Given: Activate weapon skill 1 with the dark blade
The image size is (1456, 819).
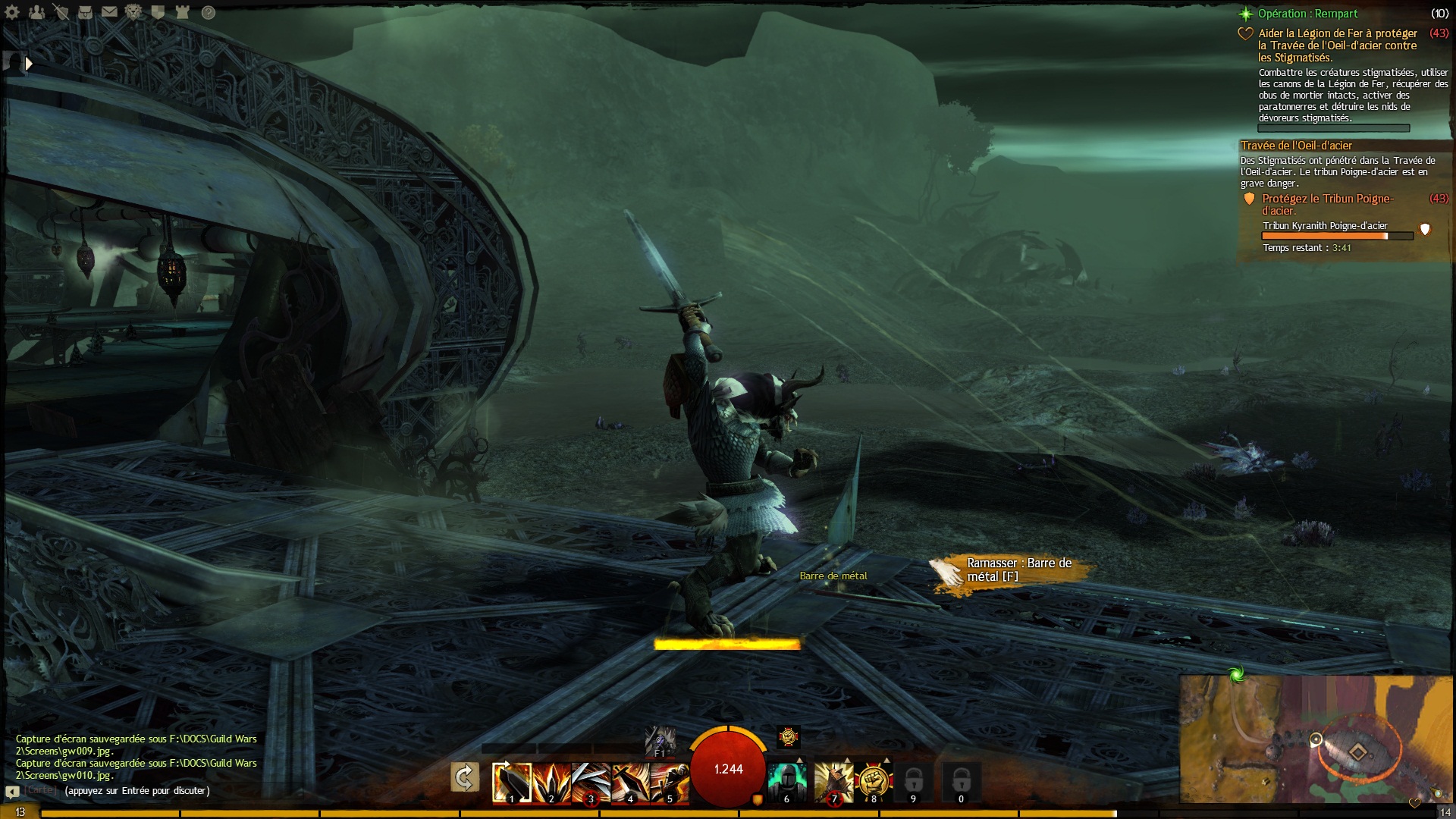Looking at the screenshot, I should coord(511,782).
